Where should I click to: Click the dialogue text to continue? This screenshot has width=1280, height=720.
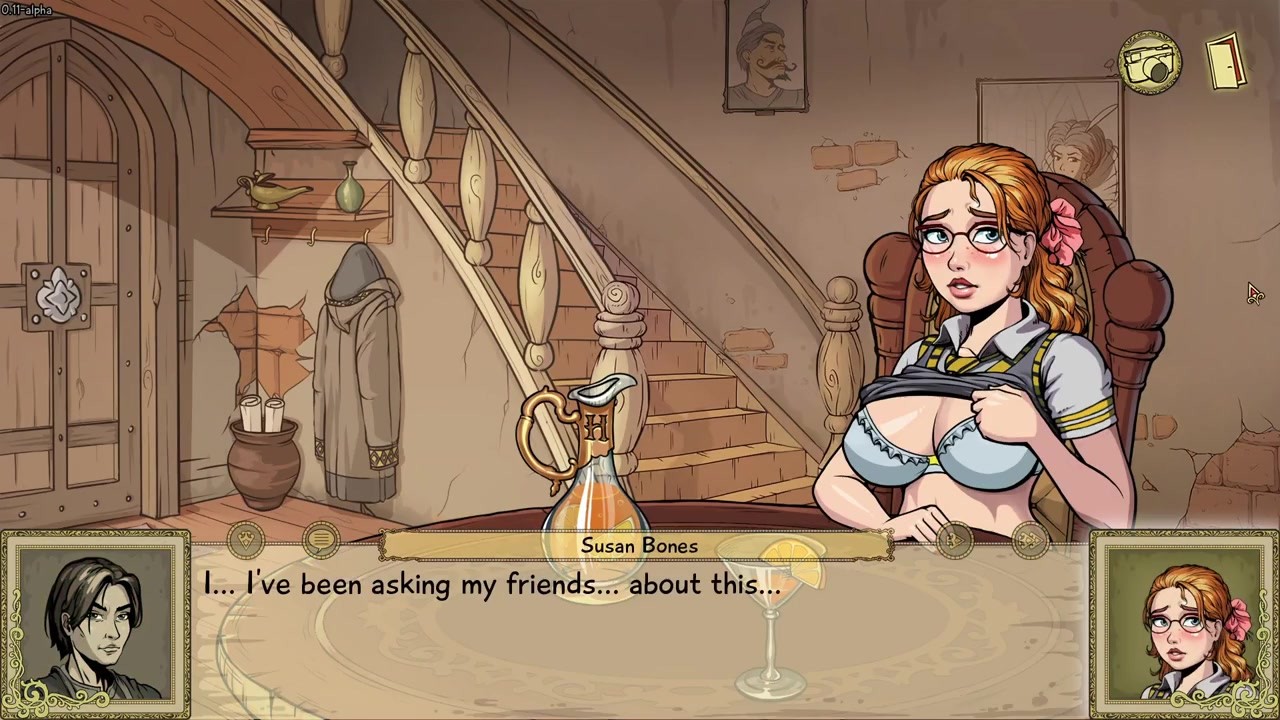[x=492, y=585]
